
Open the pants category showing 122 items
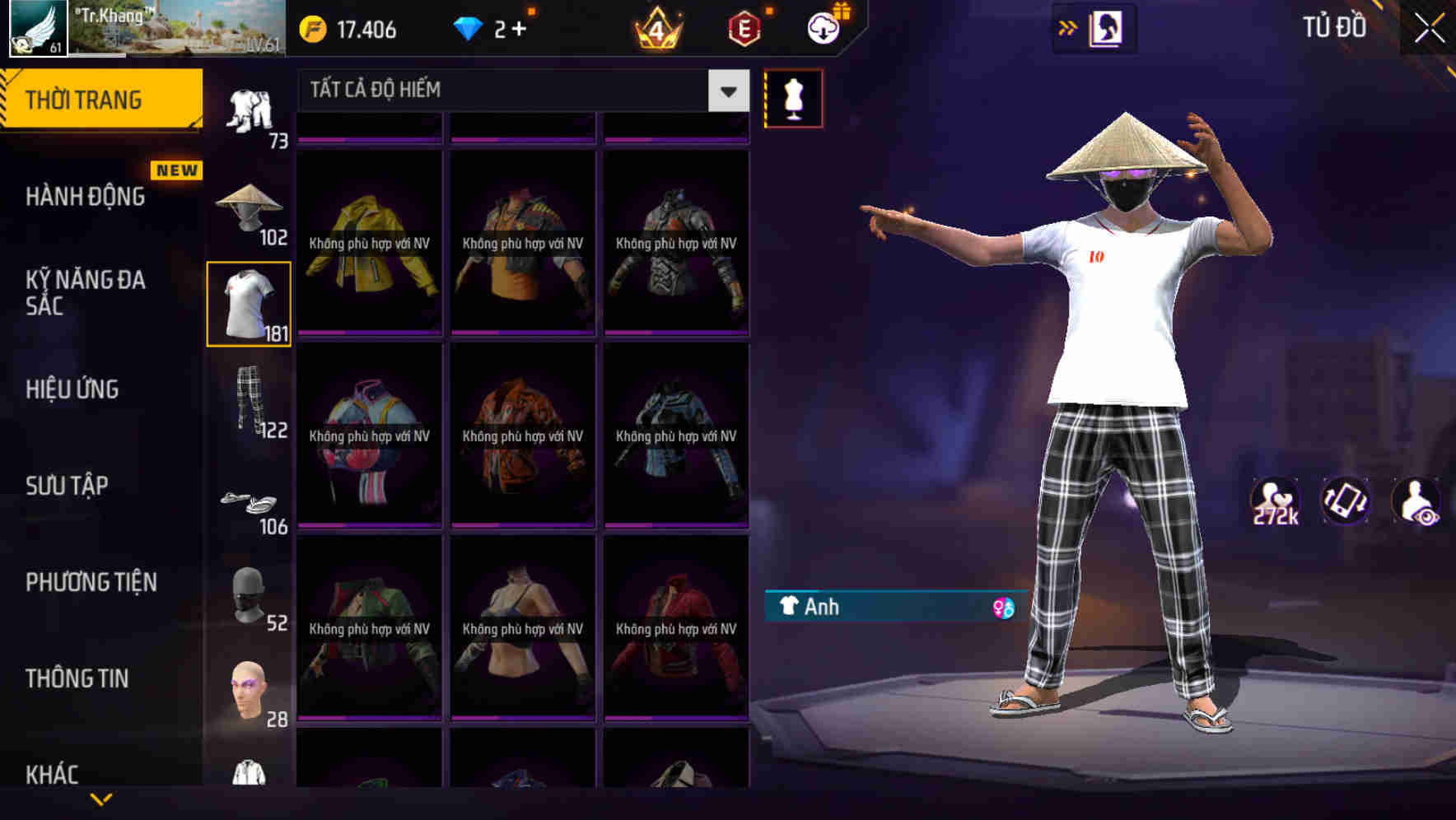tap(250, 403)
